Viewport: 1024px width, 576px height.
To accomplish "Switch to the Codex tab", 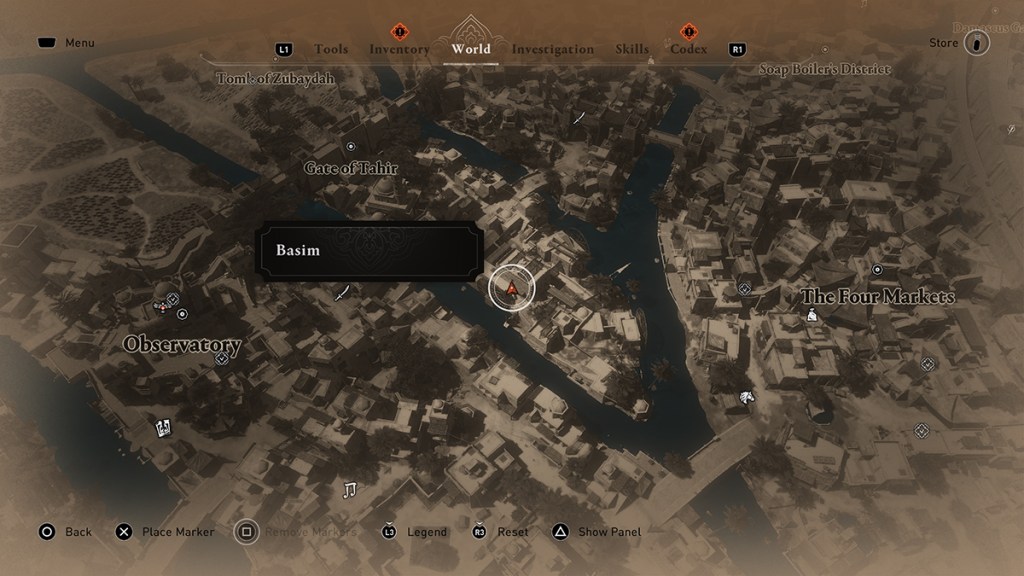I will (x=689, y=49).
